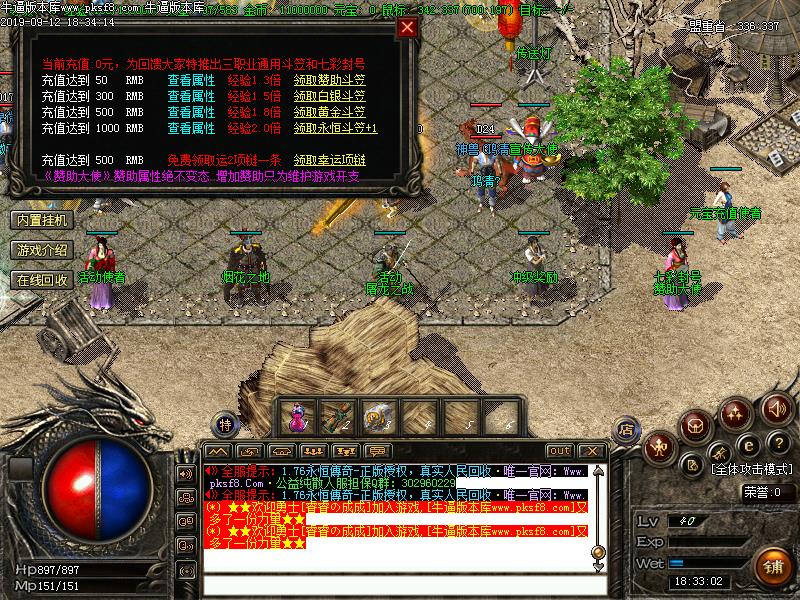Open the skills sparkle icon
This screenshot has height=600, width=800.
[737, 412]
